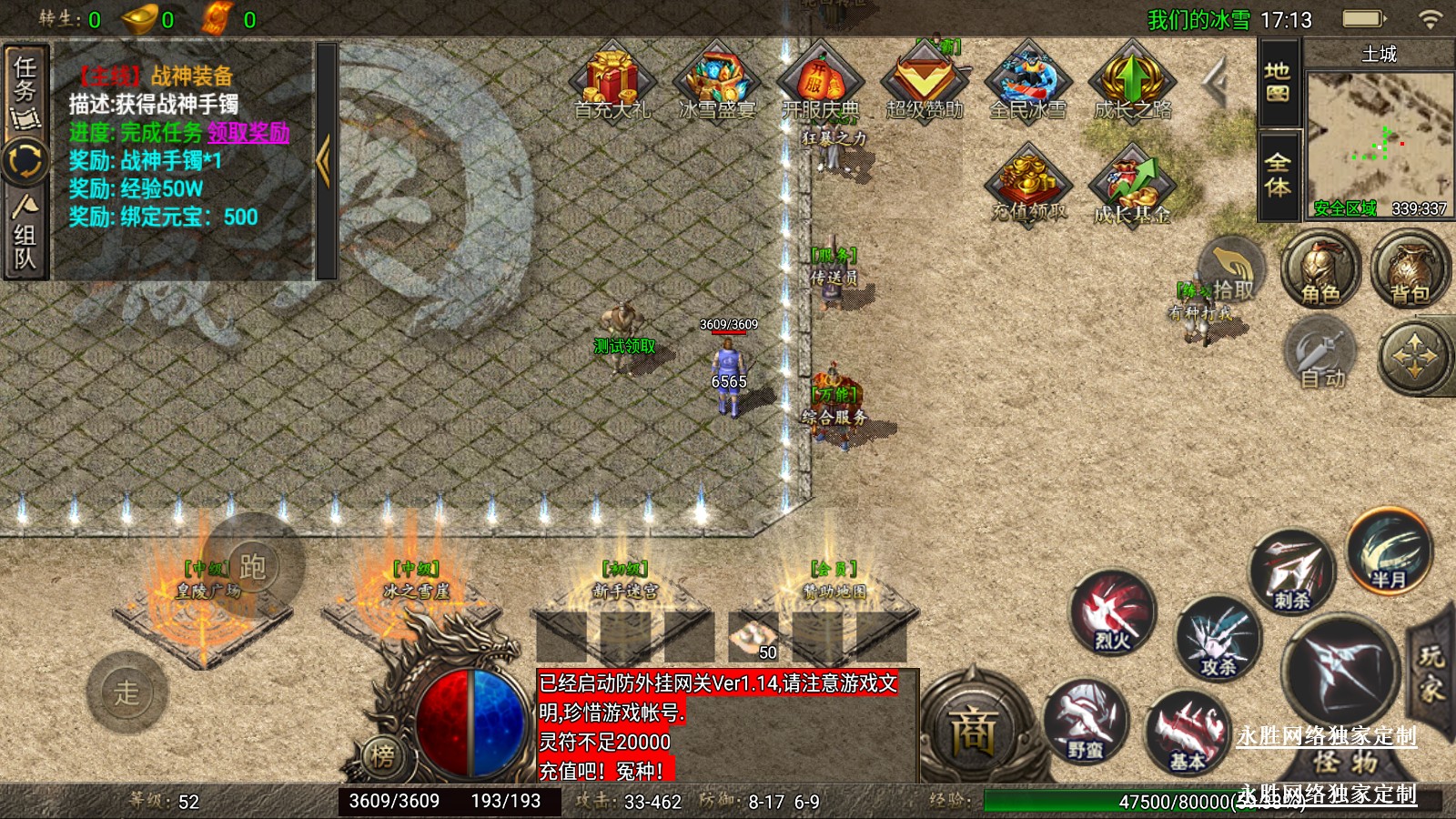
Task: Collapse the quest panel arrow
Action: click(x=324, y=161)
